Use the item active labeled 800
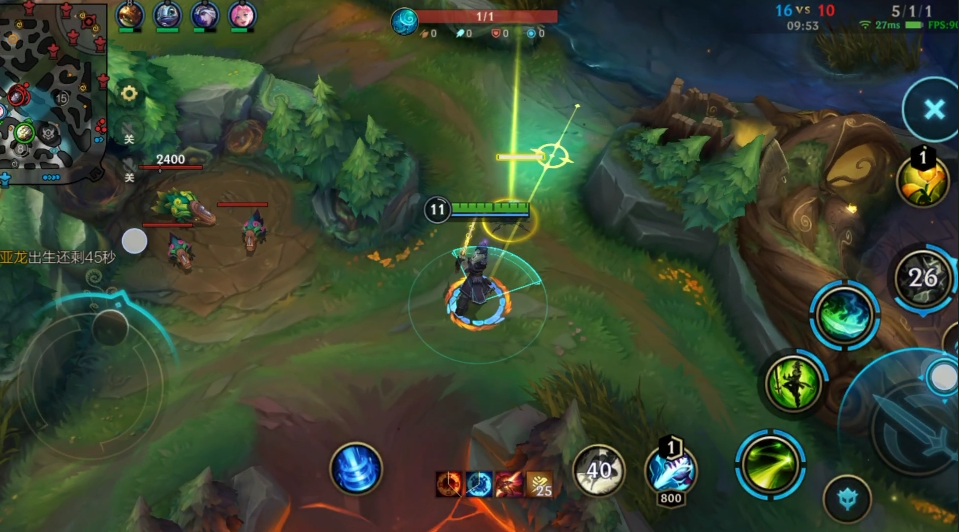This screenshot has width=959, height=532. click(670, 468)
